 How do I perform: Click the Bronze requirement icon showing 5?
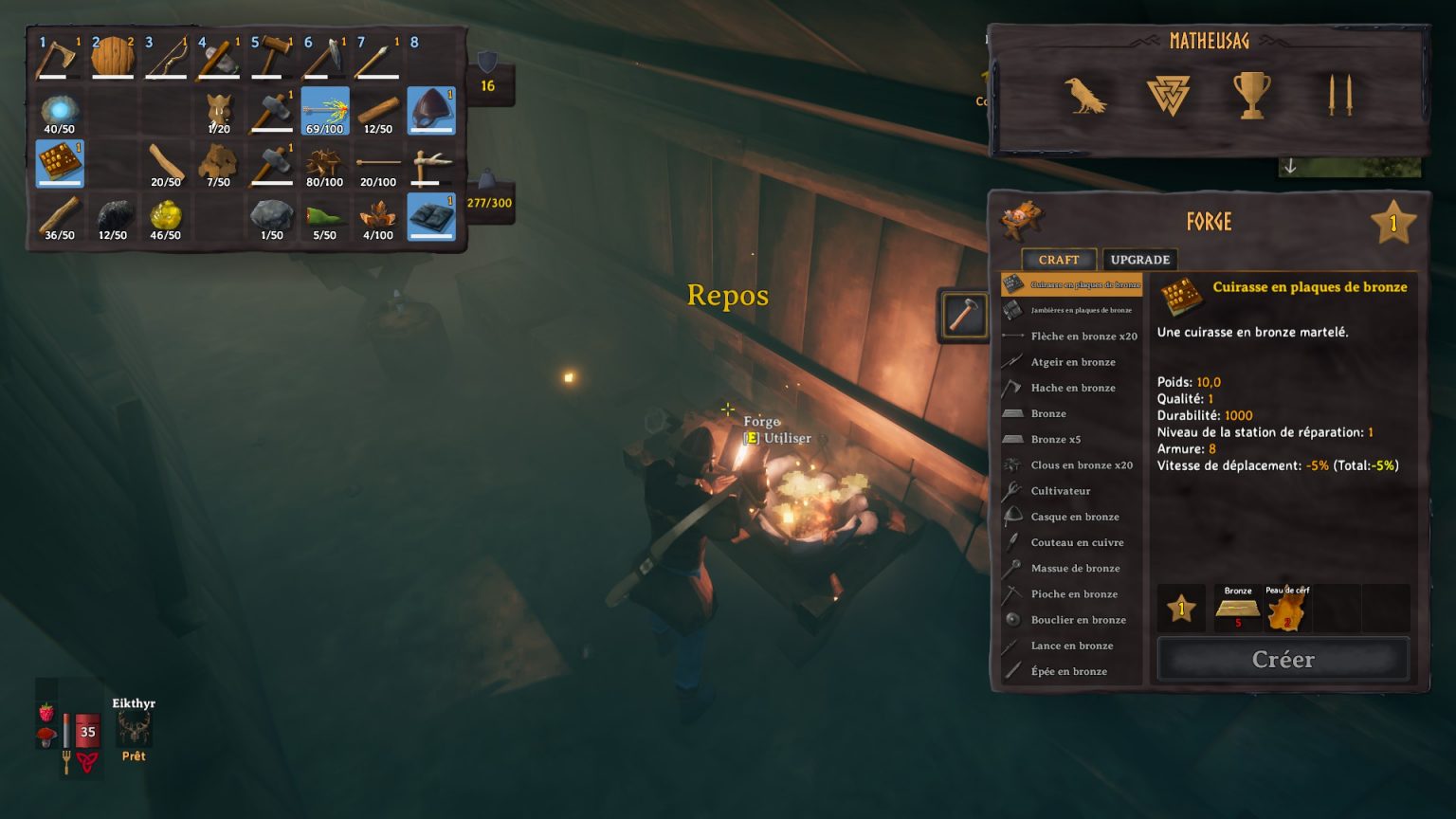(1236, 607)
